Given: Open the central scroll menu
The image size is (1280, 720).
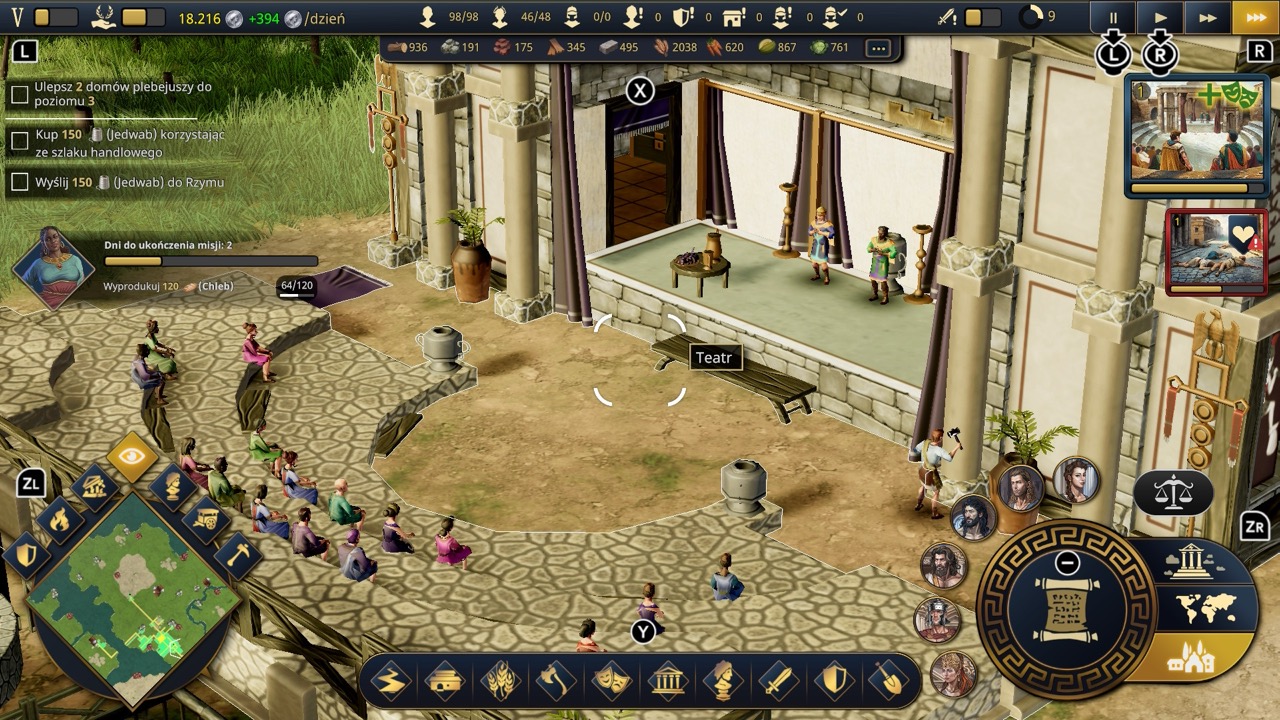Looking at the screenshot, I should [1066, 610].
